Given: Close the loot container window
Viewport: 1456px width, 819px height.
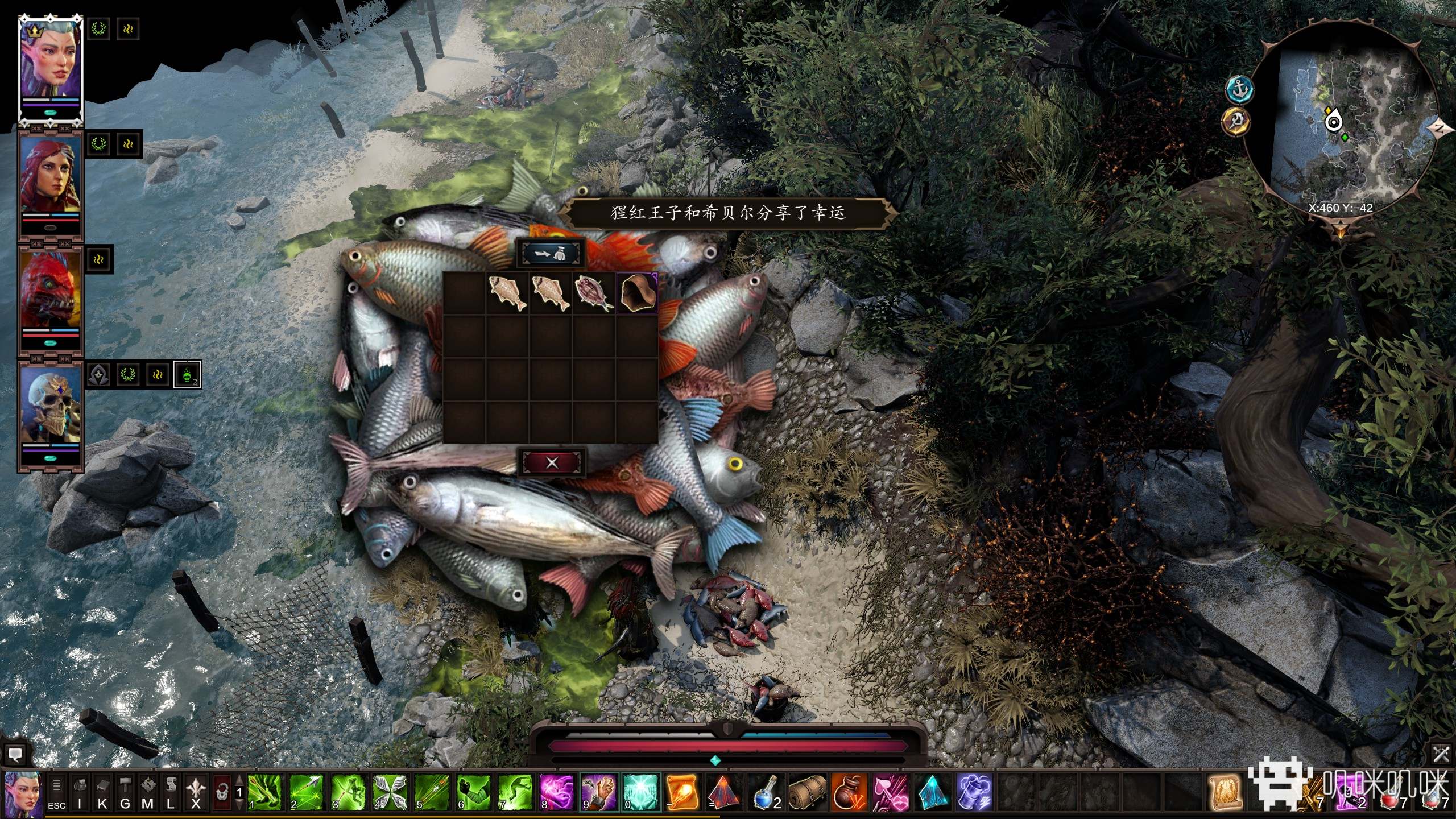Looking at the screenshot, I should [x=552, y=462].
